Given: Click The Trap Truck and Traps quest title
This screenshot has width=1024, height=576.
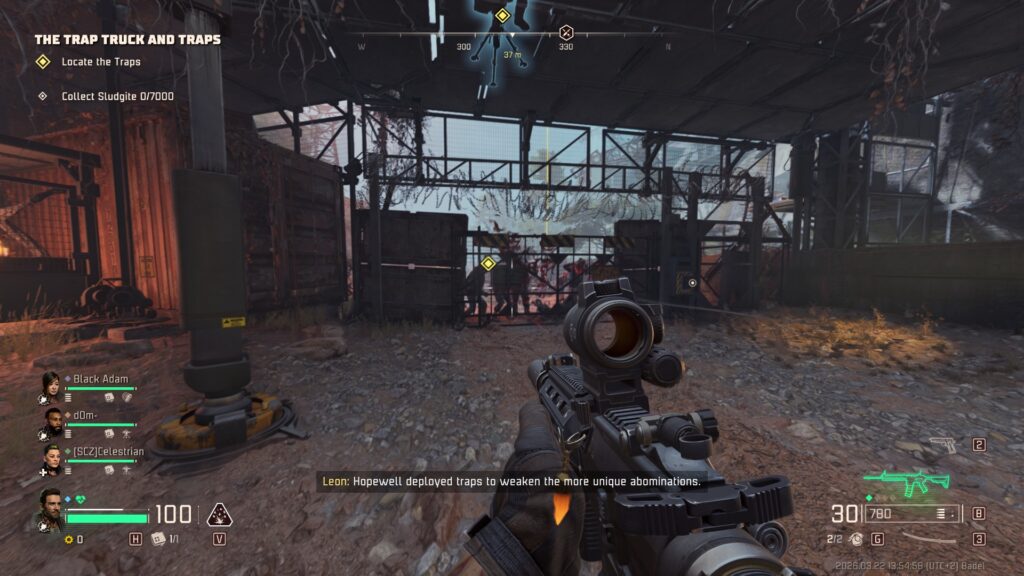Looking at the screenshot, I should (x=127, y=39).
